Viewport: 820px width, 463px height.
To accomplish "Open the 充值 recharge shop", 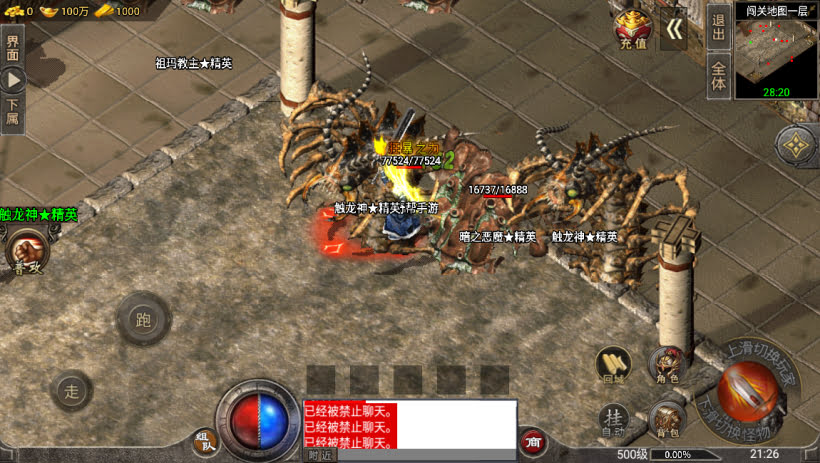I will coord(633,29).
